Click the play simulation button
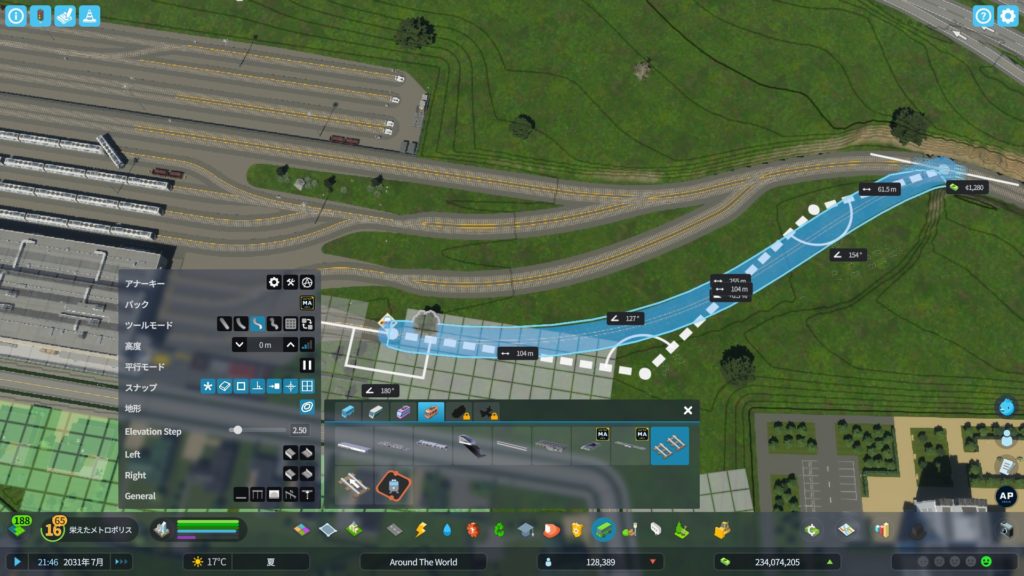Image resolution: width=1024 pixels, height=576 pixels. click(17, 562)
